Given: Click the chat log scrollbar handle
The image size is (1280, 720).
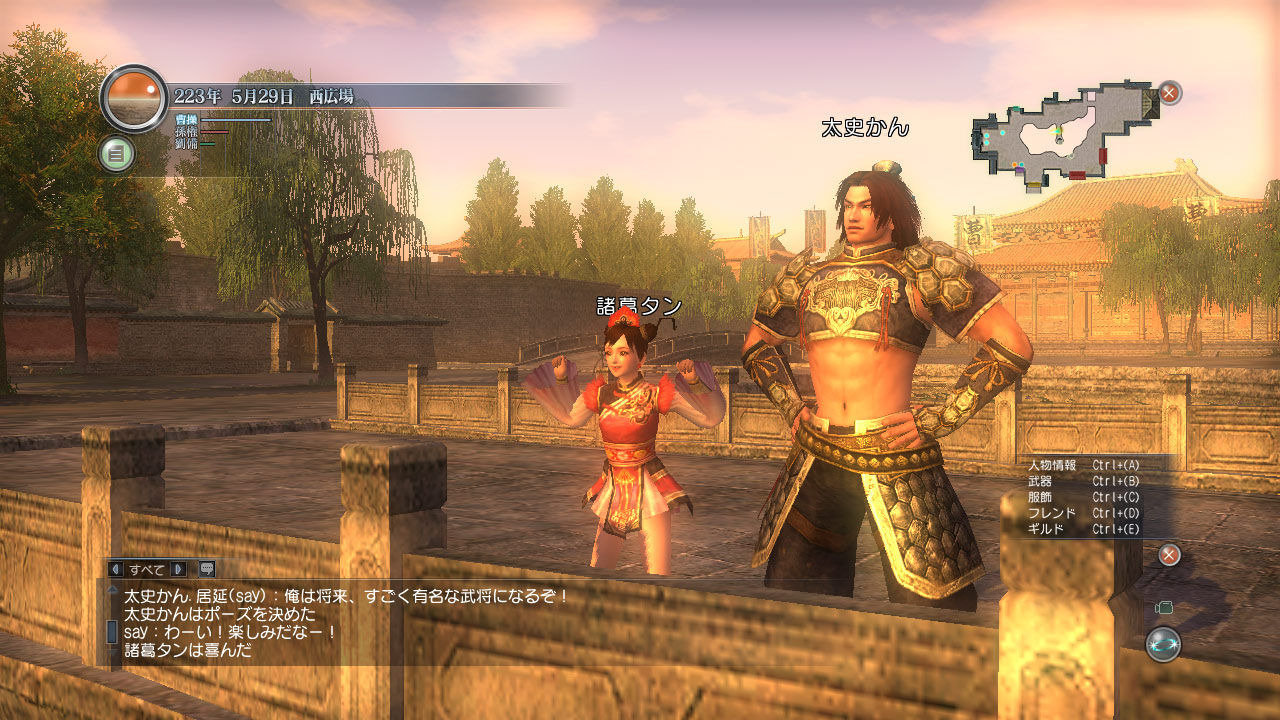Looking at the screenshot, I should (112, 632).
